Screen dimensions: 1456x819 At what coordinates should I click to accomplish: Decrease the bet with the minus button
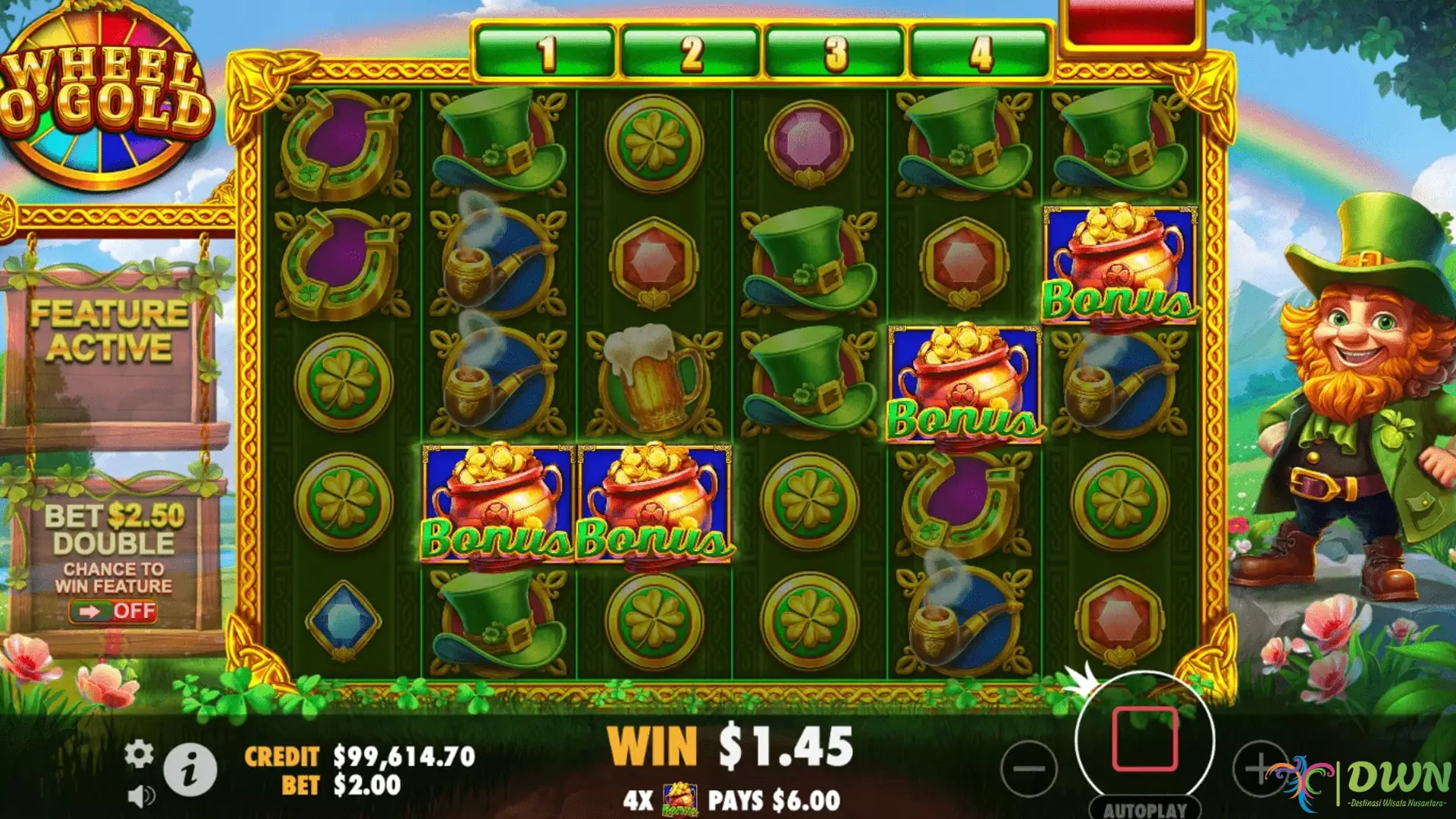tap(1028, 768)
